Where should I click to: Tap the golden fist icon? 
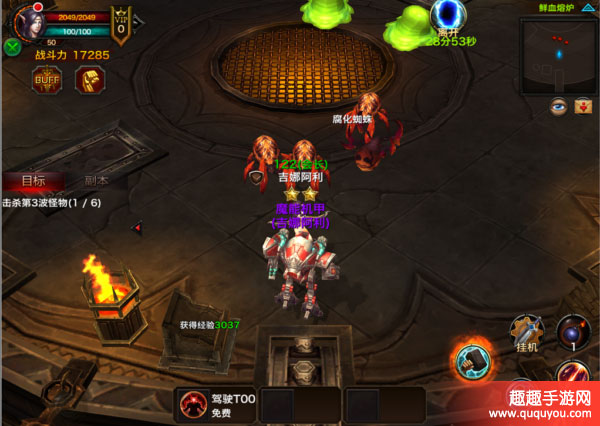click(x=89, y=80)
